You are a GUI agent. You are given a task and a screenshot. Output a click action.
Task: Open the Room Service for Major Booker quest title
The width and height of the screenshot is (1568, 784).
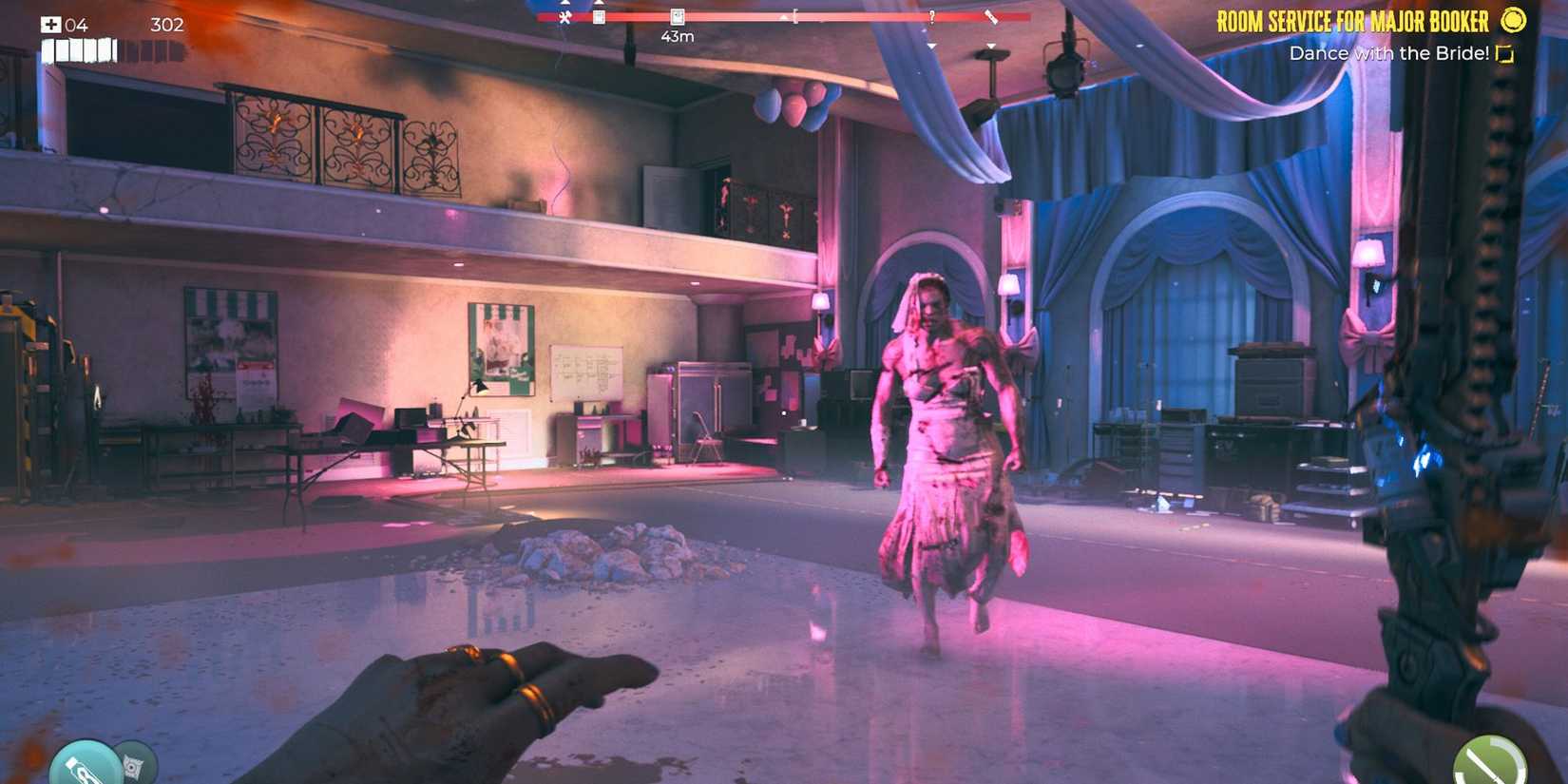click(x=1354, y=21)
